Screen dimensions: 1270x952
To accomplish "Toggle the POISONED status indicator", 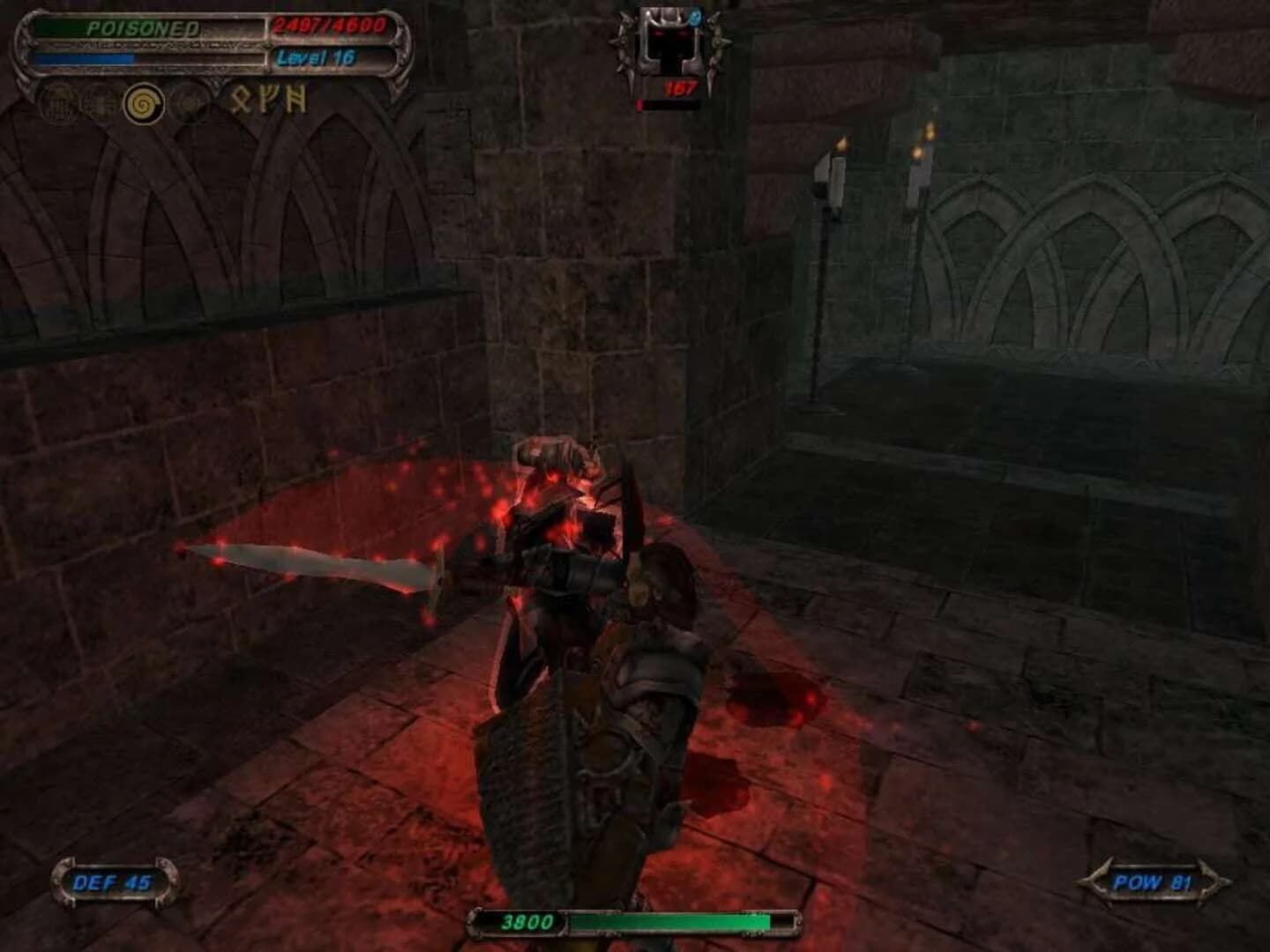I will pos(143,27).
